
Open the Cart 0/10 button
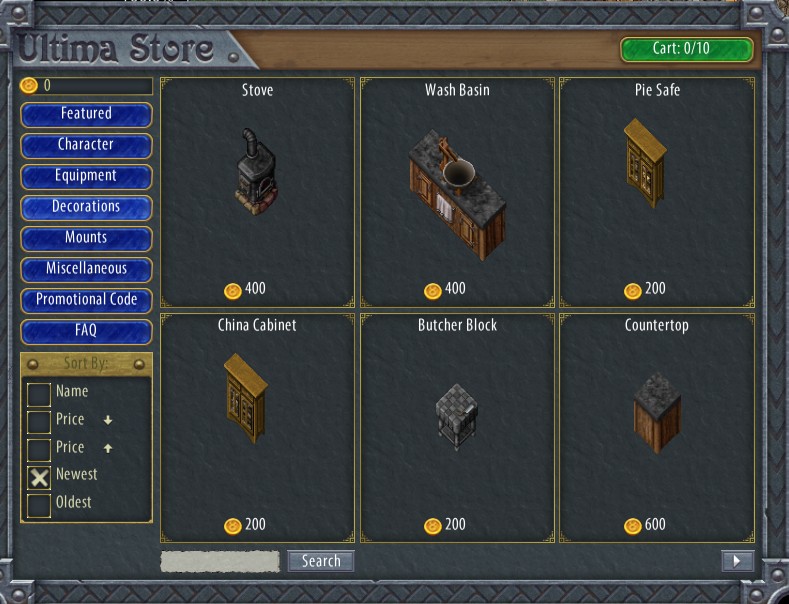[686, 49]
